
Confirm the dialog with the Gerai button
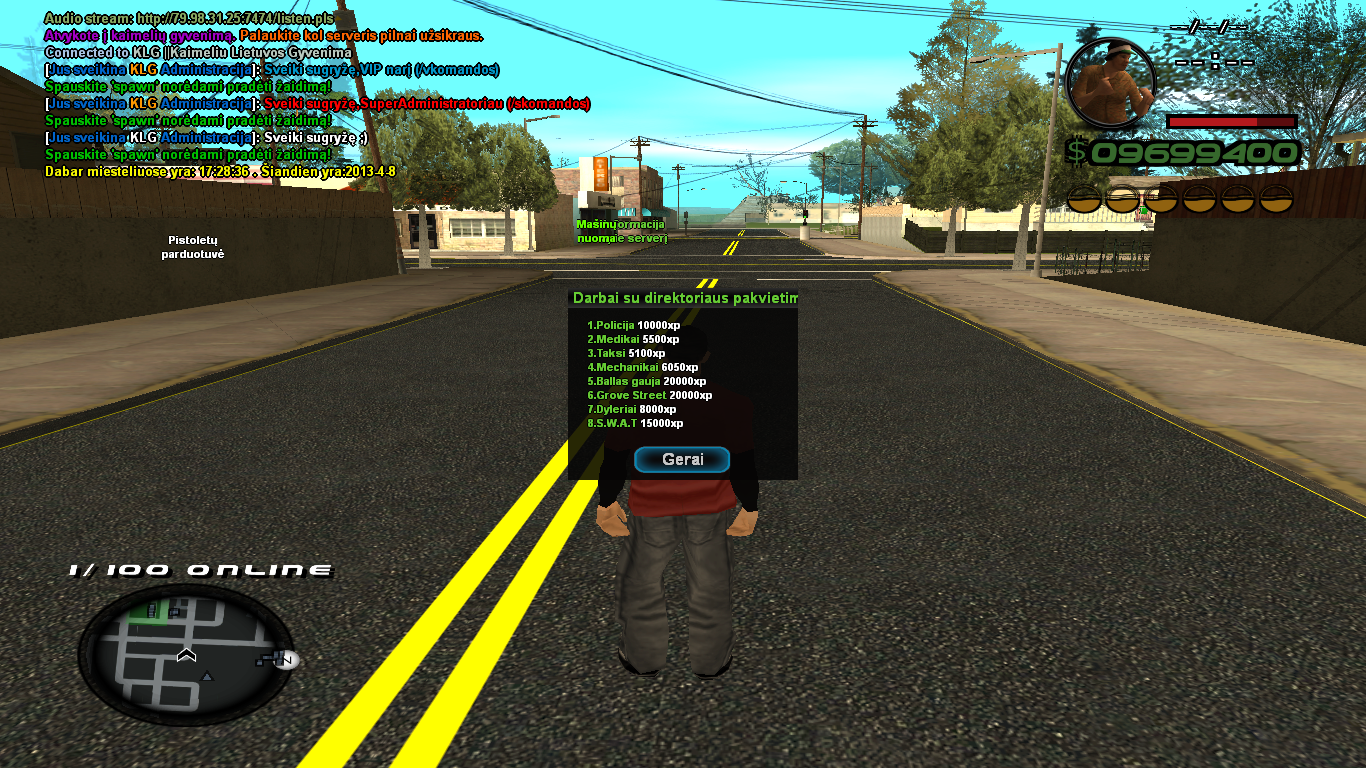(682, 460)
